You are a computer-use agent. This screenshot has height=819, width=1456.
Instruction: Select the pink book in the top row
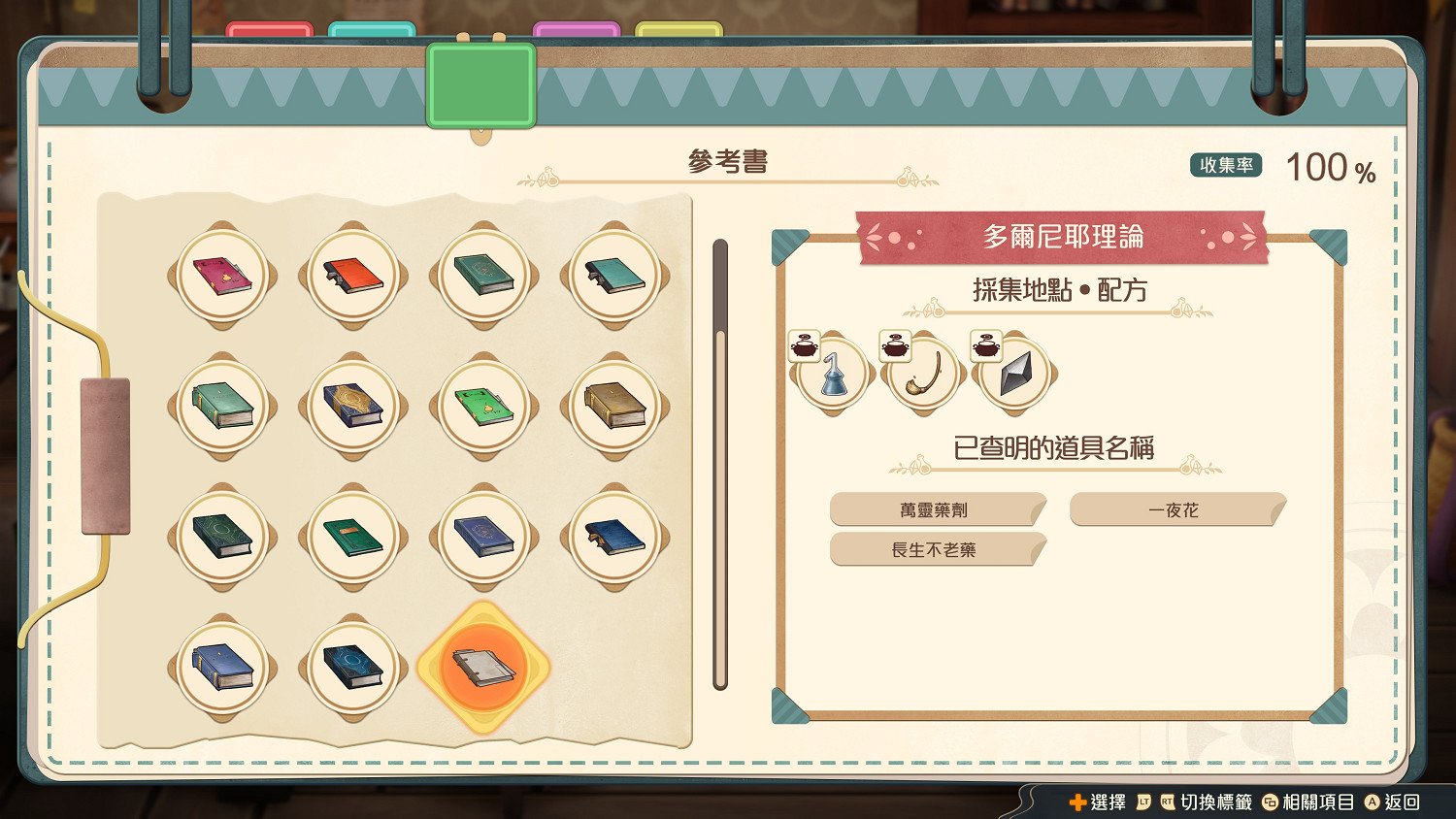click(222, 276)
